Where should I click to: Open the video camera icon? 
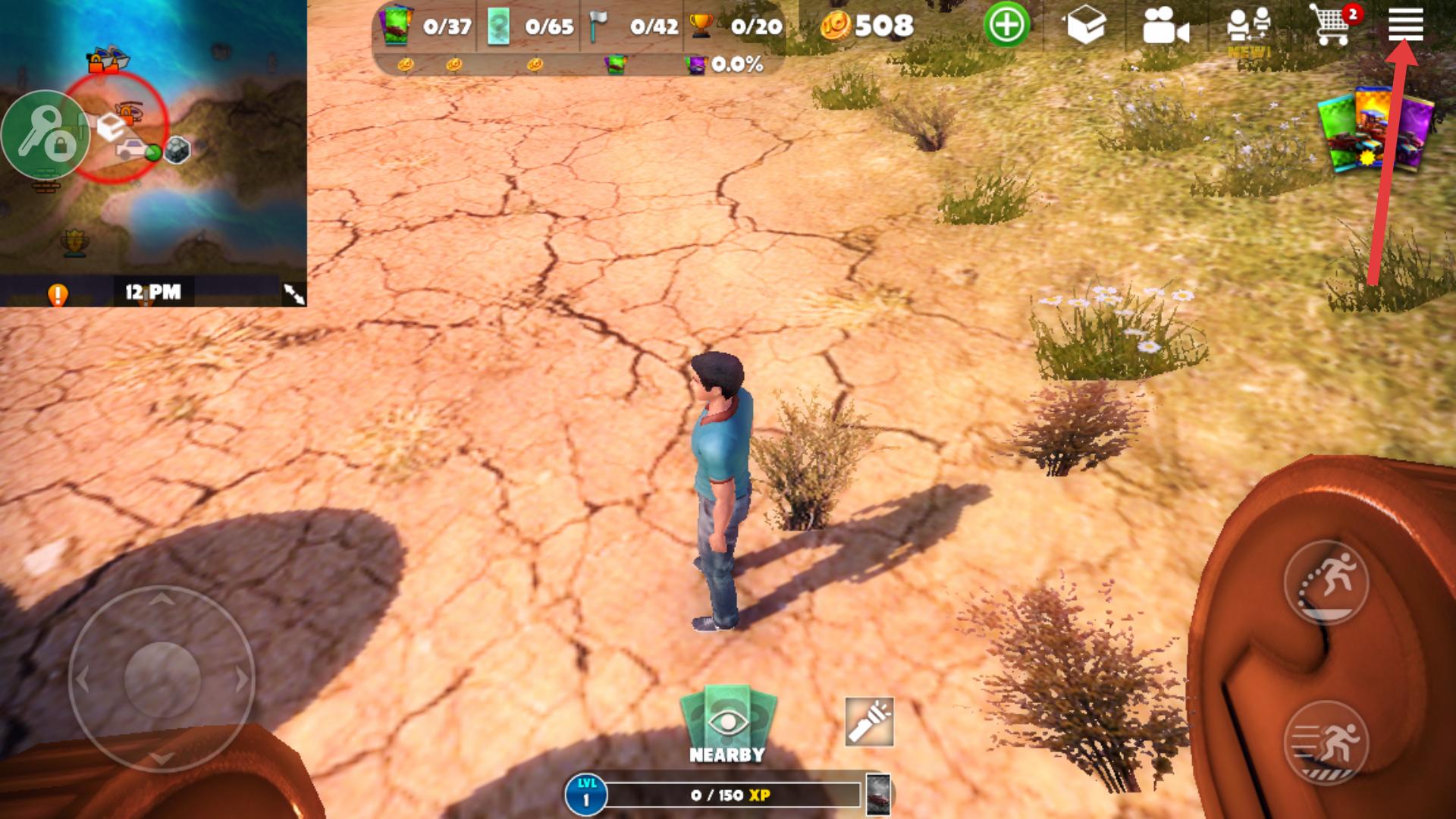pos(1165,27)
